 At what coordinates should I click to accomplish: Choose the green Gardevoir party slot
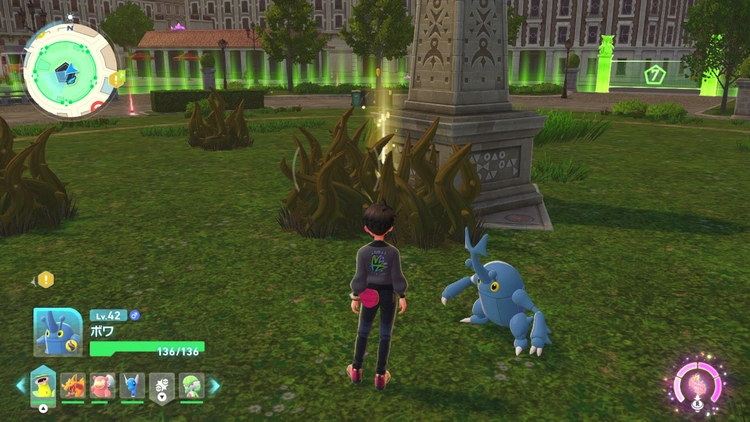pyautogui.click(x=191, y=385)
